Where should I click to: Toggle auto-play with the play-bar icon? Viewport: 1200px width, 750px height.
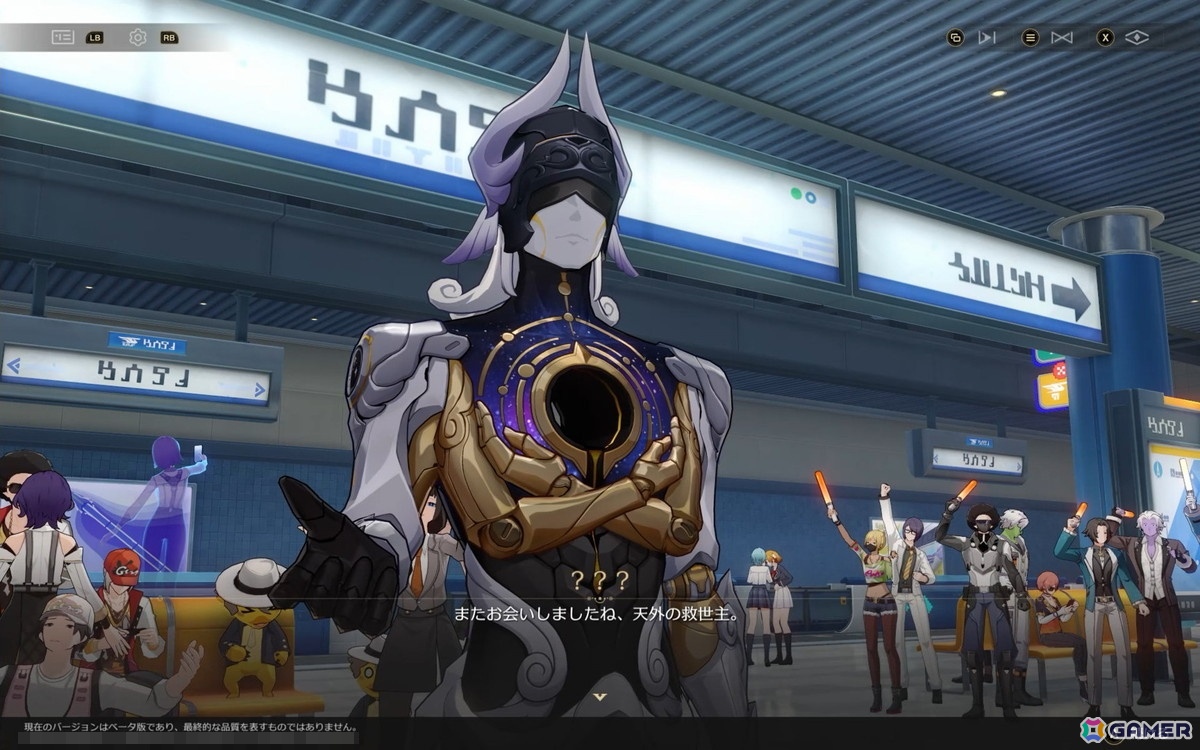click(987, 38)
